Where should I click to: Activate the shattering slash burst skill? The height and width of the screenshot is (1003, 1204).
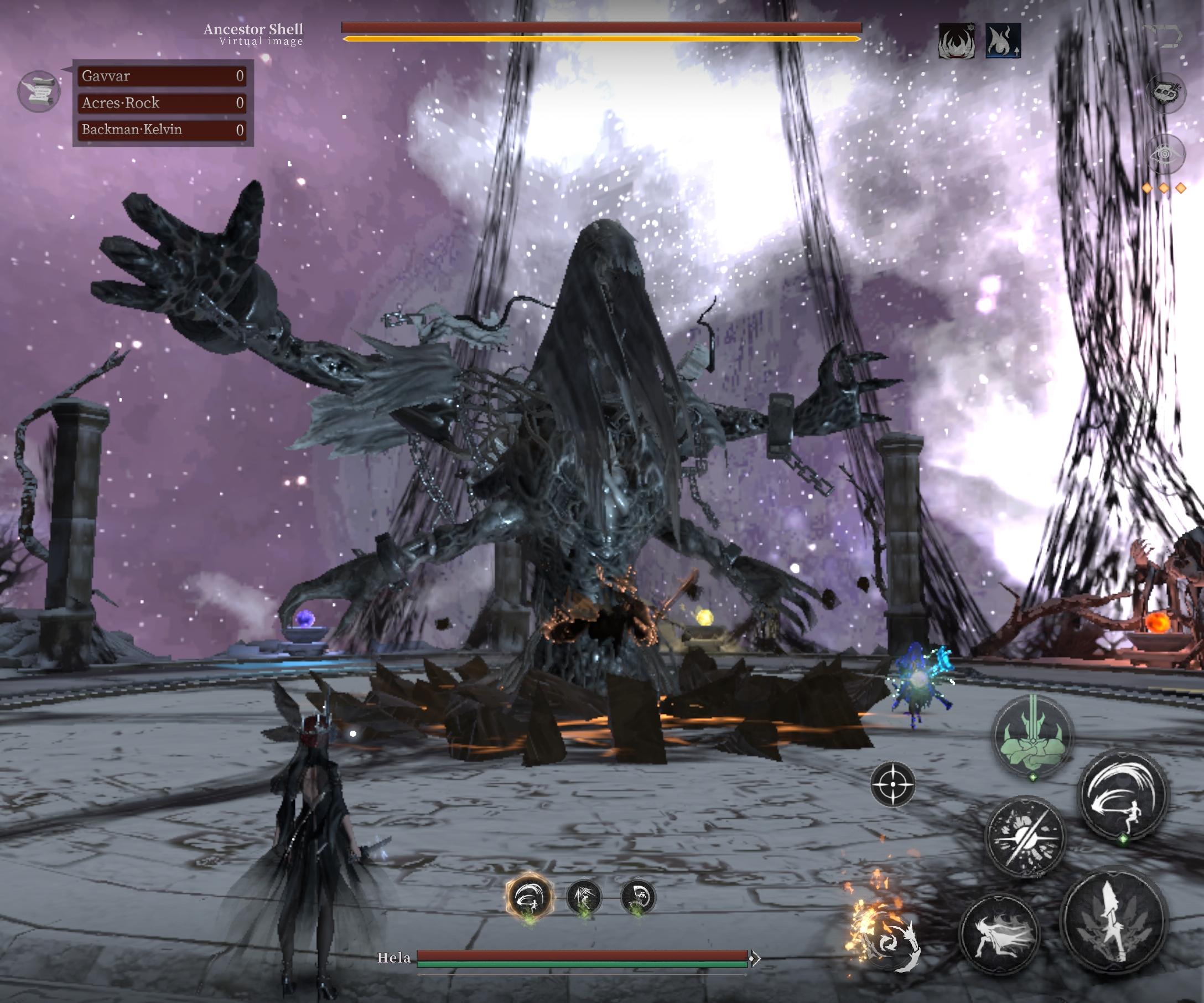point(1025,837)
